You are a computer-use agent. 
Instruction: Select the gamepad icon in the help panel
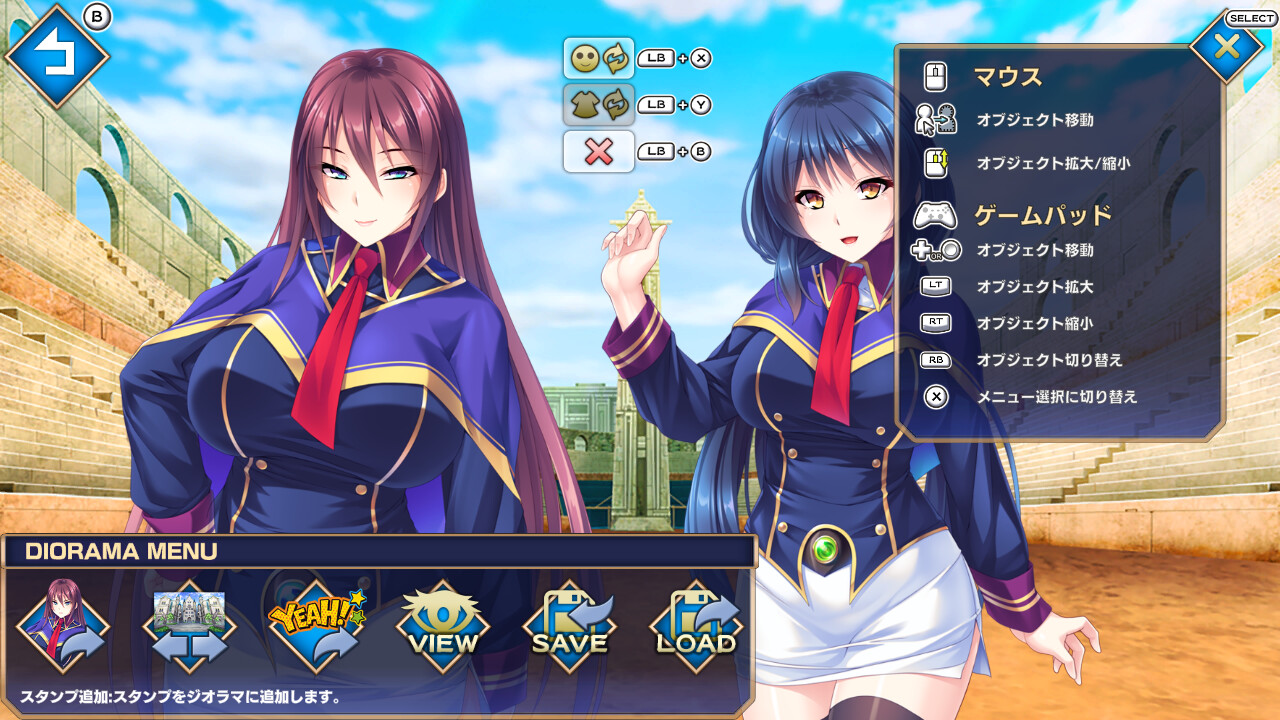[x=934, y=212]
